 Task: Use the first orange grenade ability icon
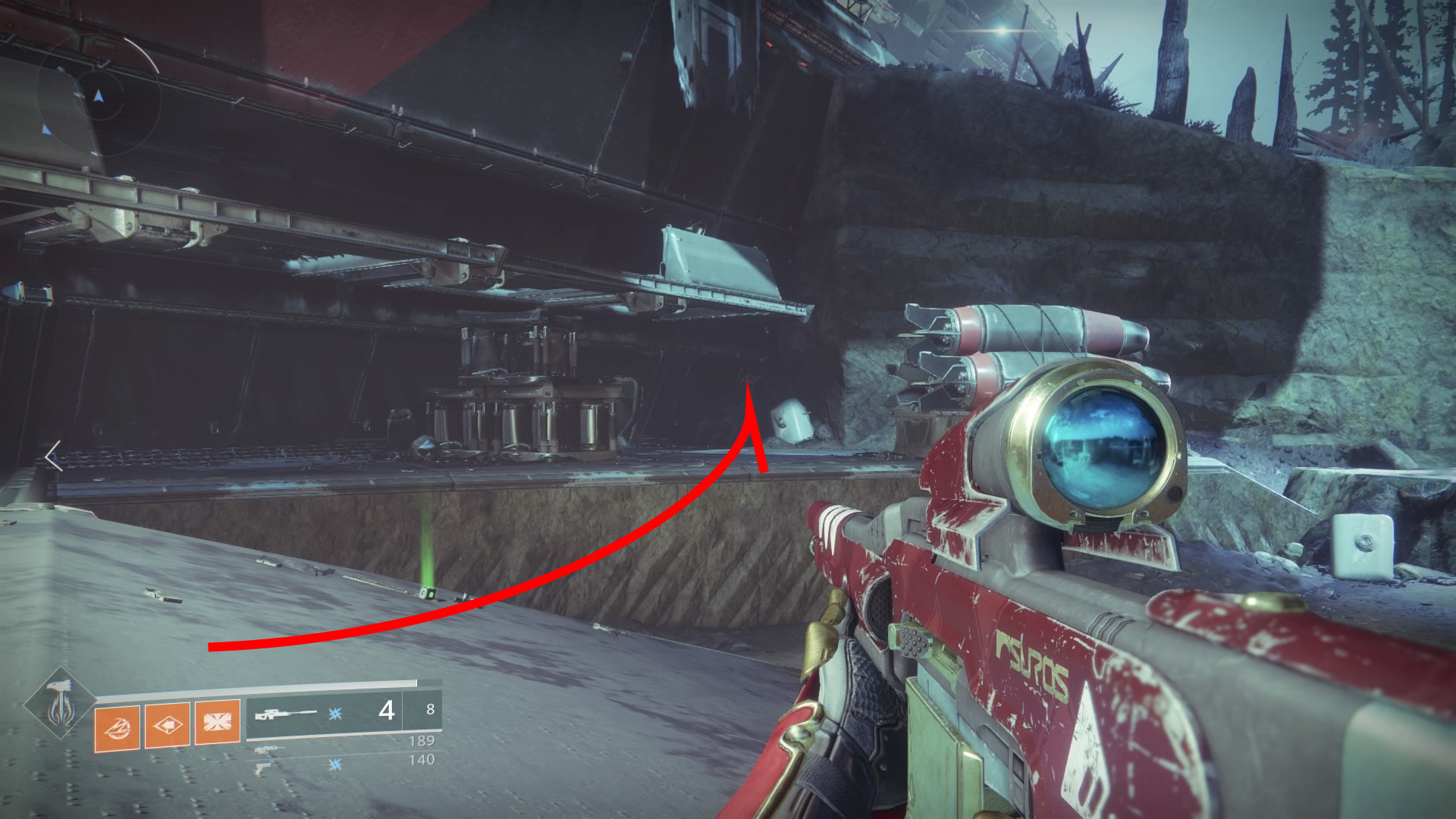pyautogui.click(x=117, y=728)
